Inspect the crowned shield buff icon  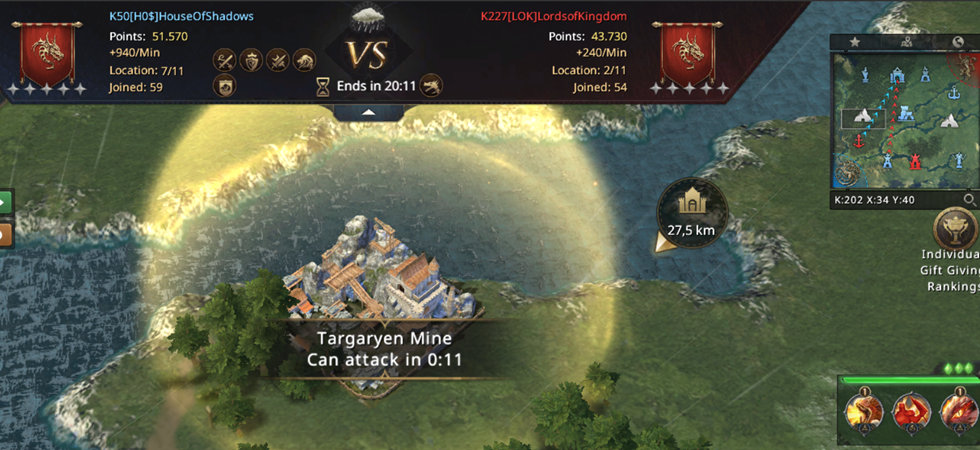251,59
